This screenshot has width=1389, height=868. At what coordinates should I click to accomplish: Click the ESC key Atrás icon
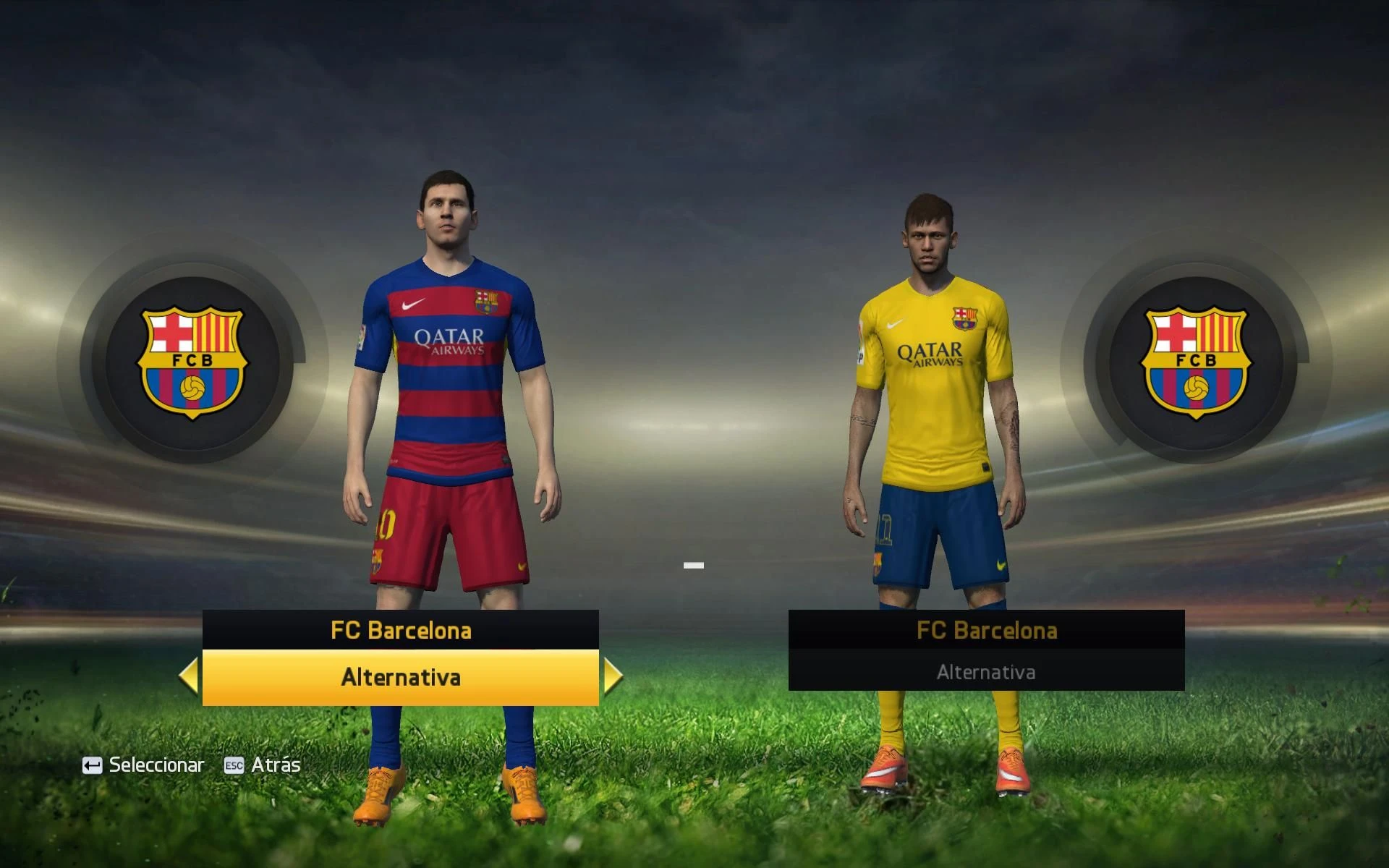coord(234,765)
